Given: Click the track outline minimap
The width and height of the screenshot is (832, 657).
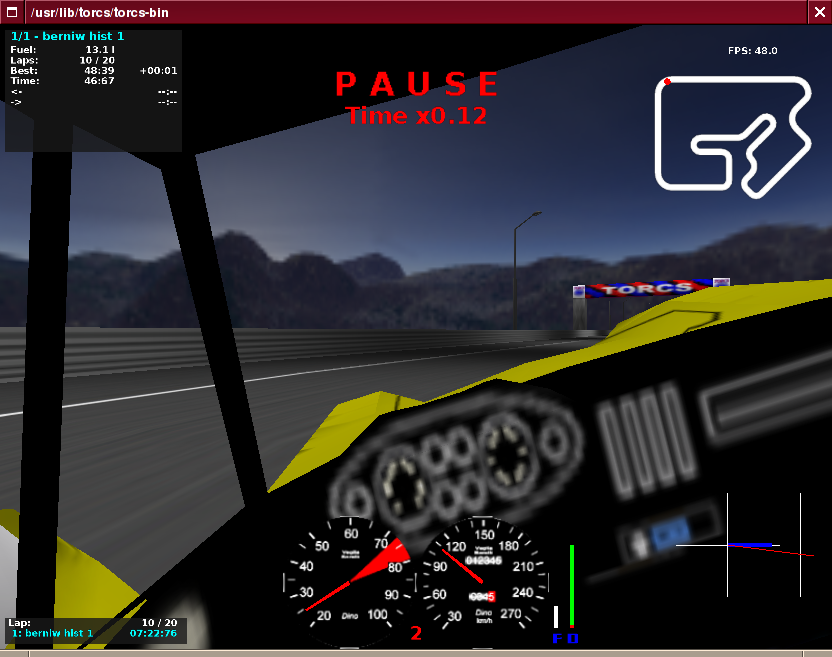Looking at the screenshot, I should click(x=733, y=133).
